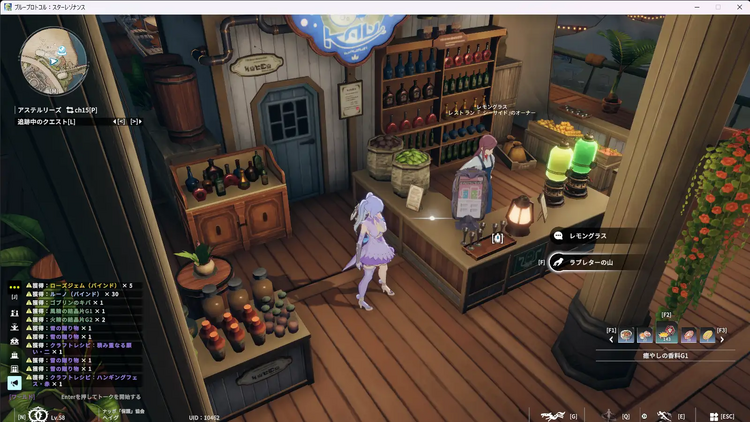Image resolution: width=750 pixels, height=422 pixels.
Task: Activate the dragon-shaped mount icon
Action: [x=551, y=415]
